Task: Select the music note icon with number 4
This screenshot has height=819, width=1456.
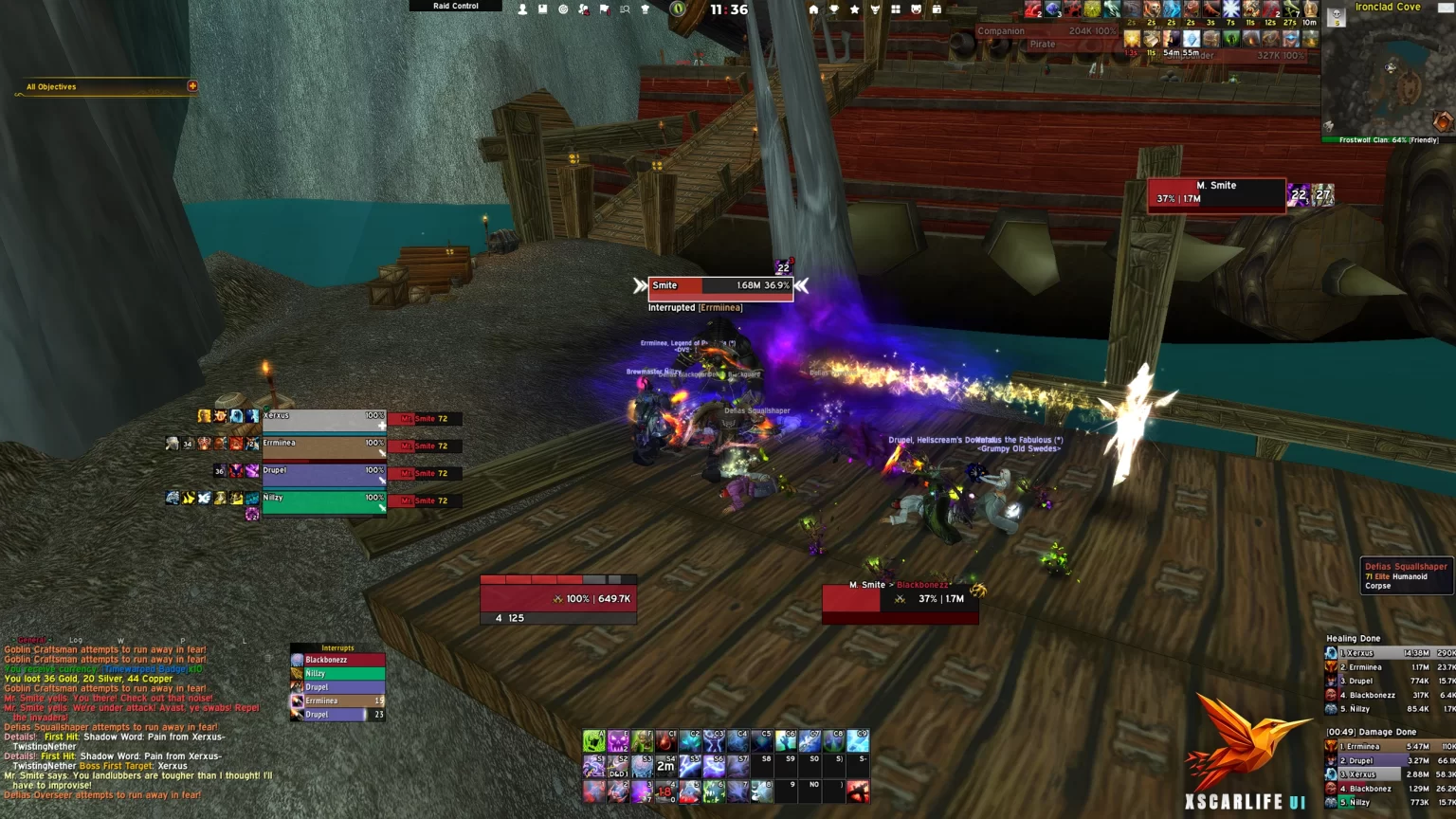Action: click(584, 9)
